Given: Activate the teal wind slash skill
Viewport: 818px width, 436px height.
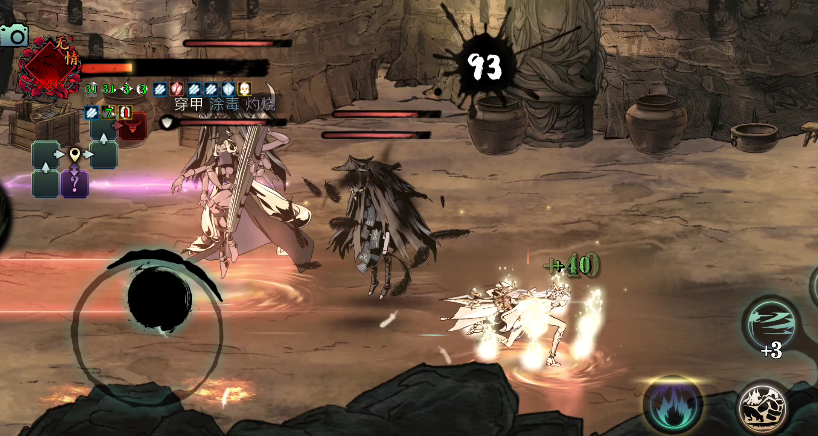Looking at the screenshot, I should [772, 324].
